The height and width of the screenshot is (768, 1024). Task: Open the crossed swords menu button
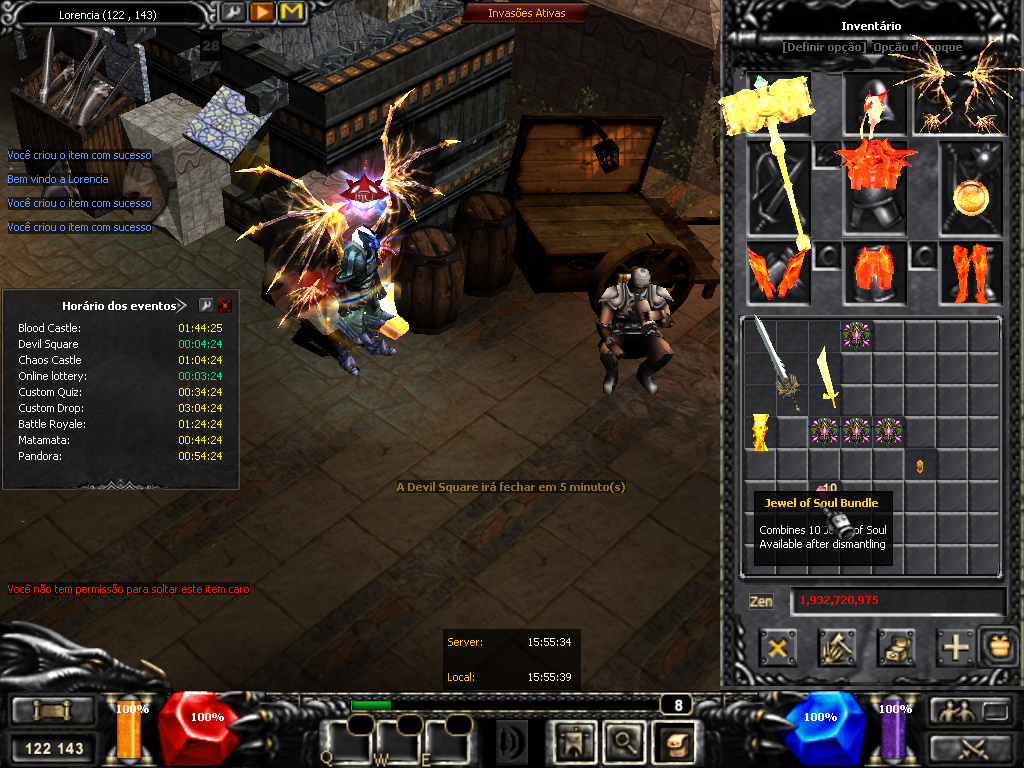click(x=971, y=746)
